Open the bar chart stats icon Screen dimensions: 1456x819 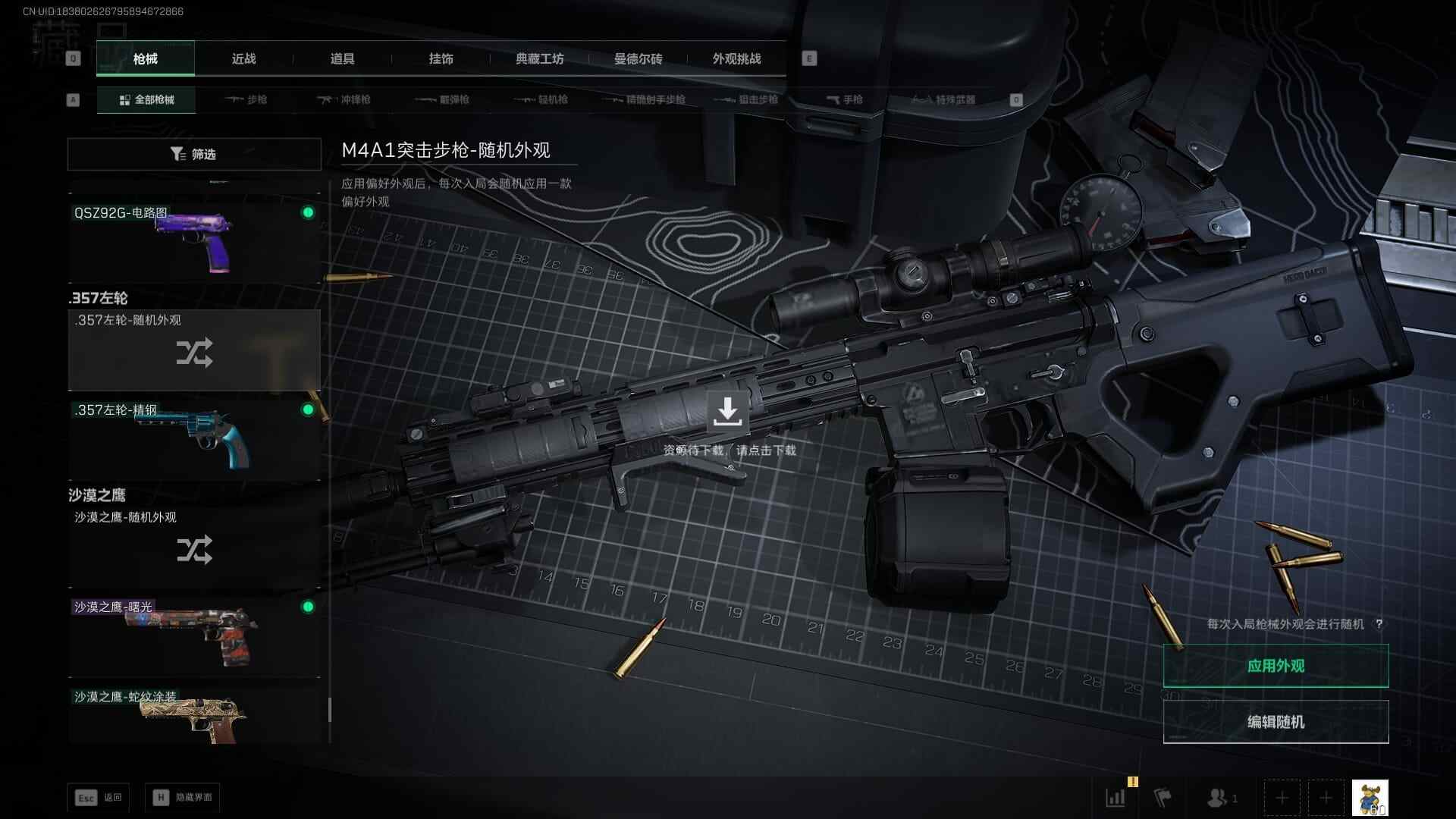[1116, 798]
